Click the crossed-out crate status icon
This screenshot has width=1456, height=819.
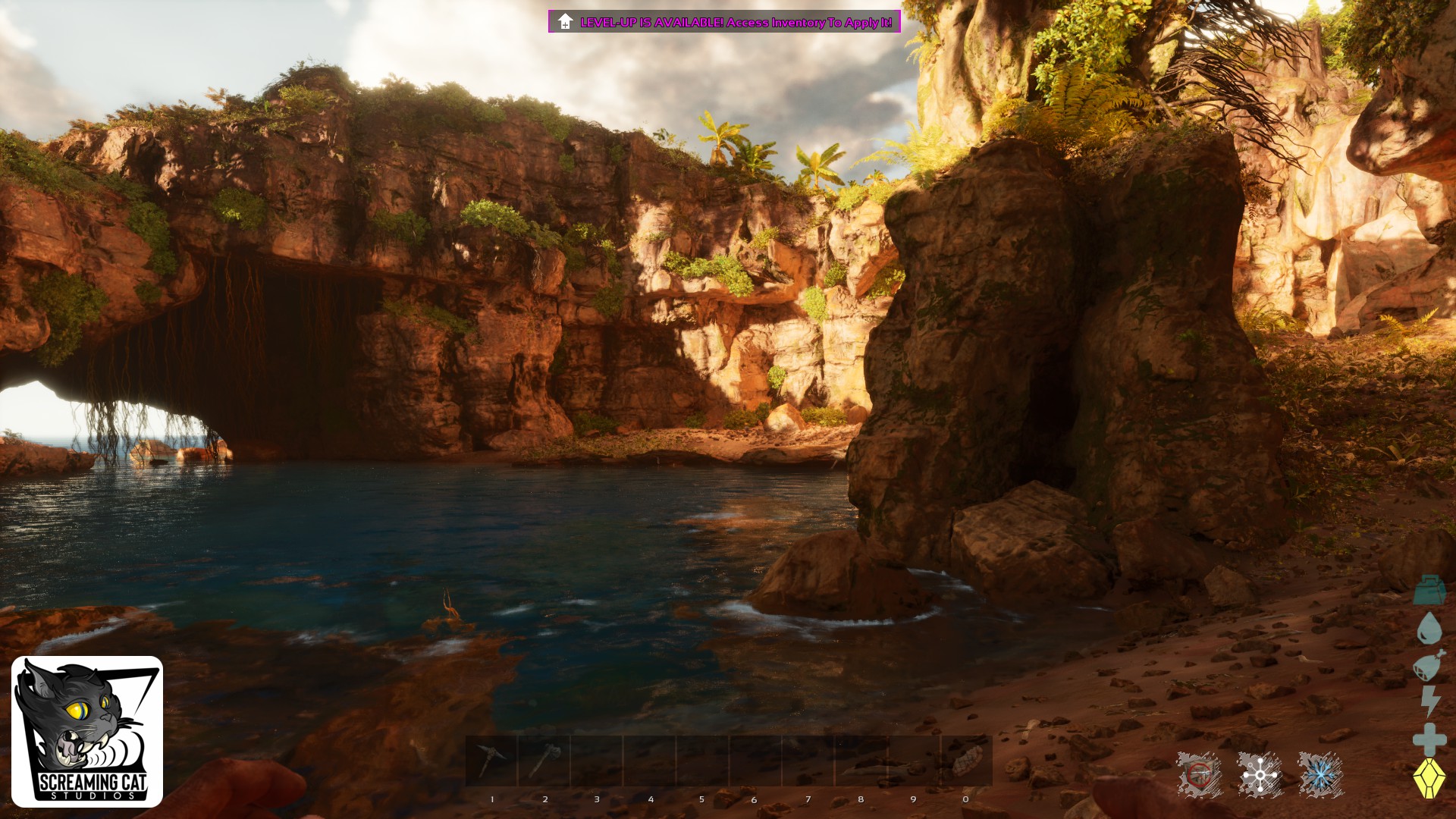pos(1199,775)
